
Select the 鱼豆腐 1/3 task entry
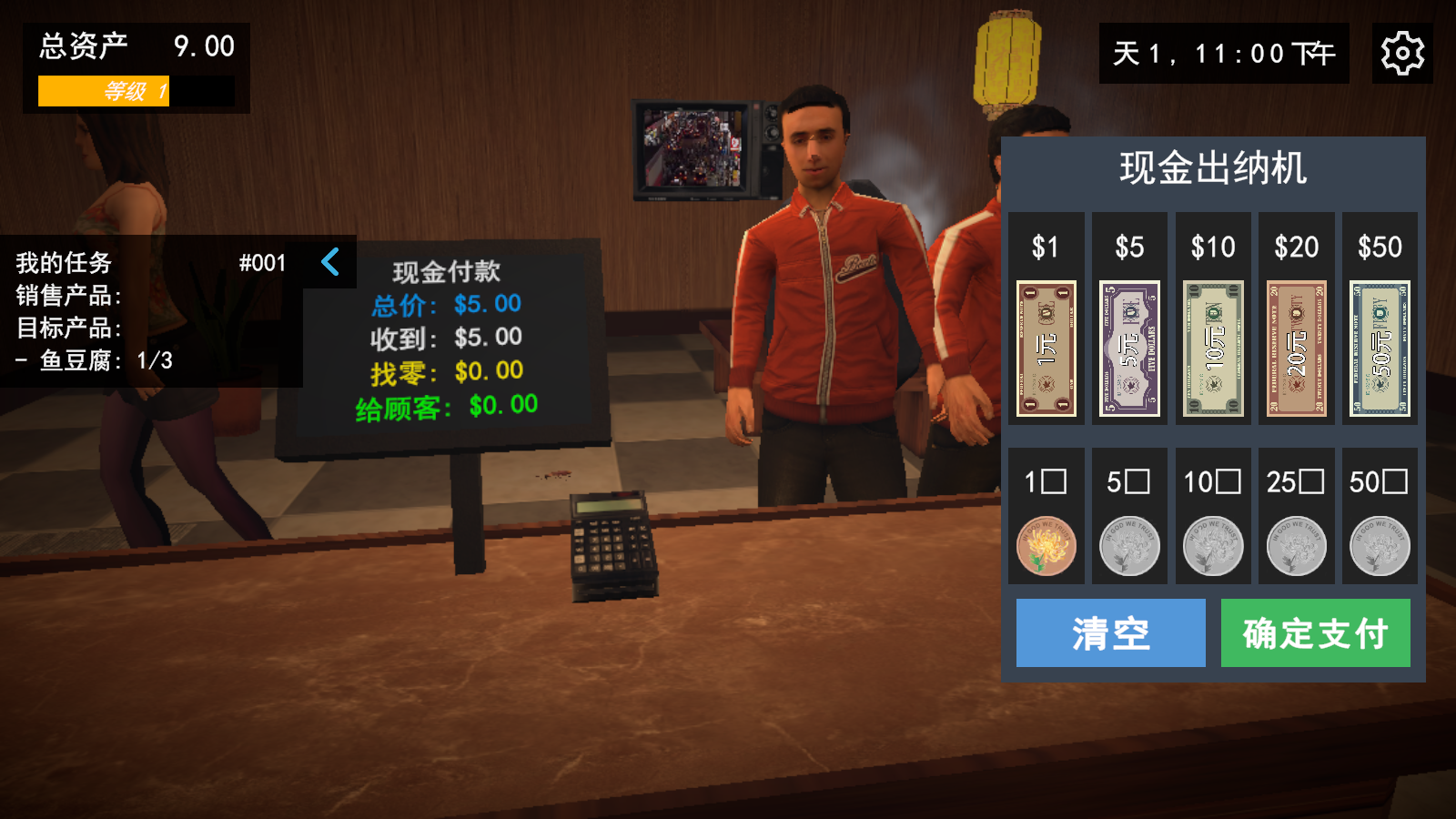pyautogui.click(x=91, y=361)
